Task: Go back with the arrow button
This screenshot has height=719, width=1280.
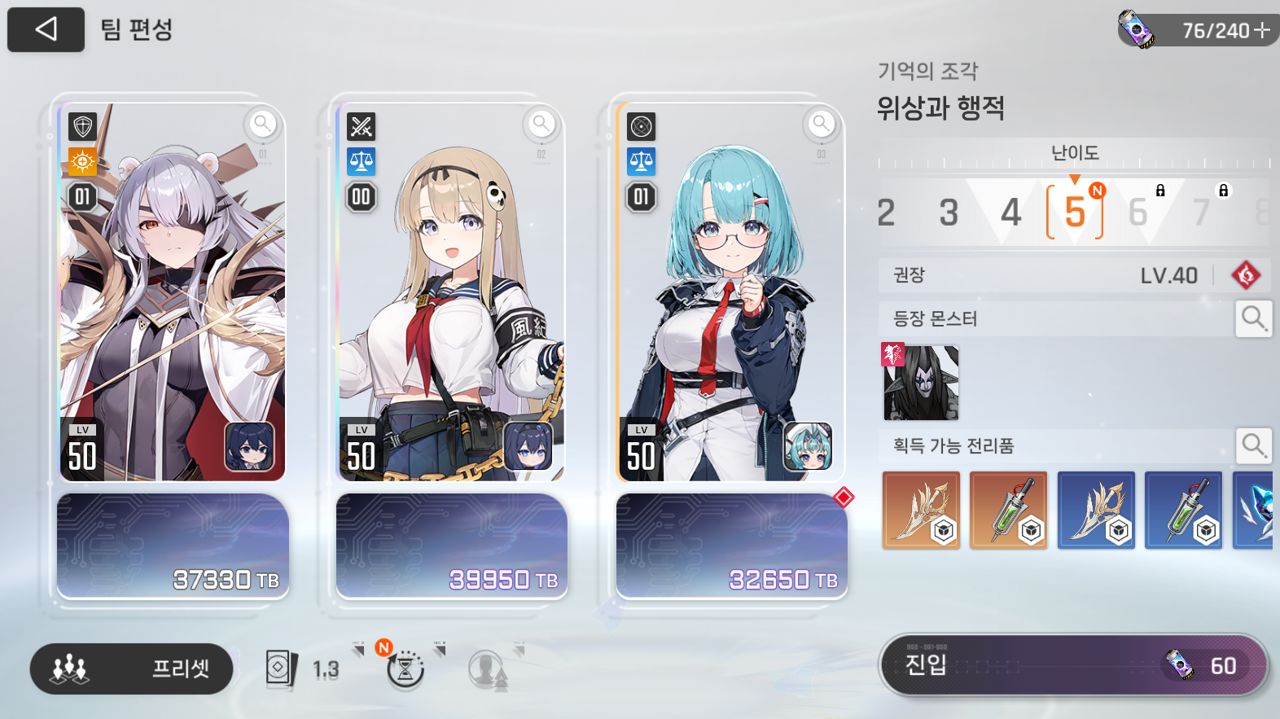Action: 45,30
